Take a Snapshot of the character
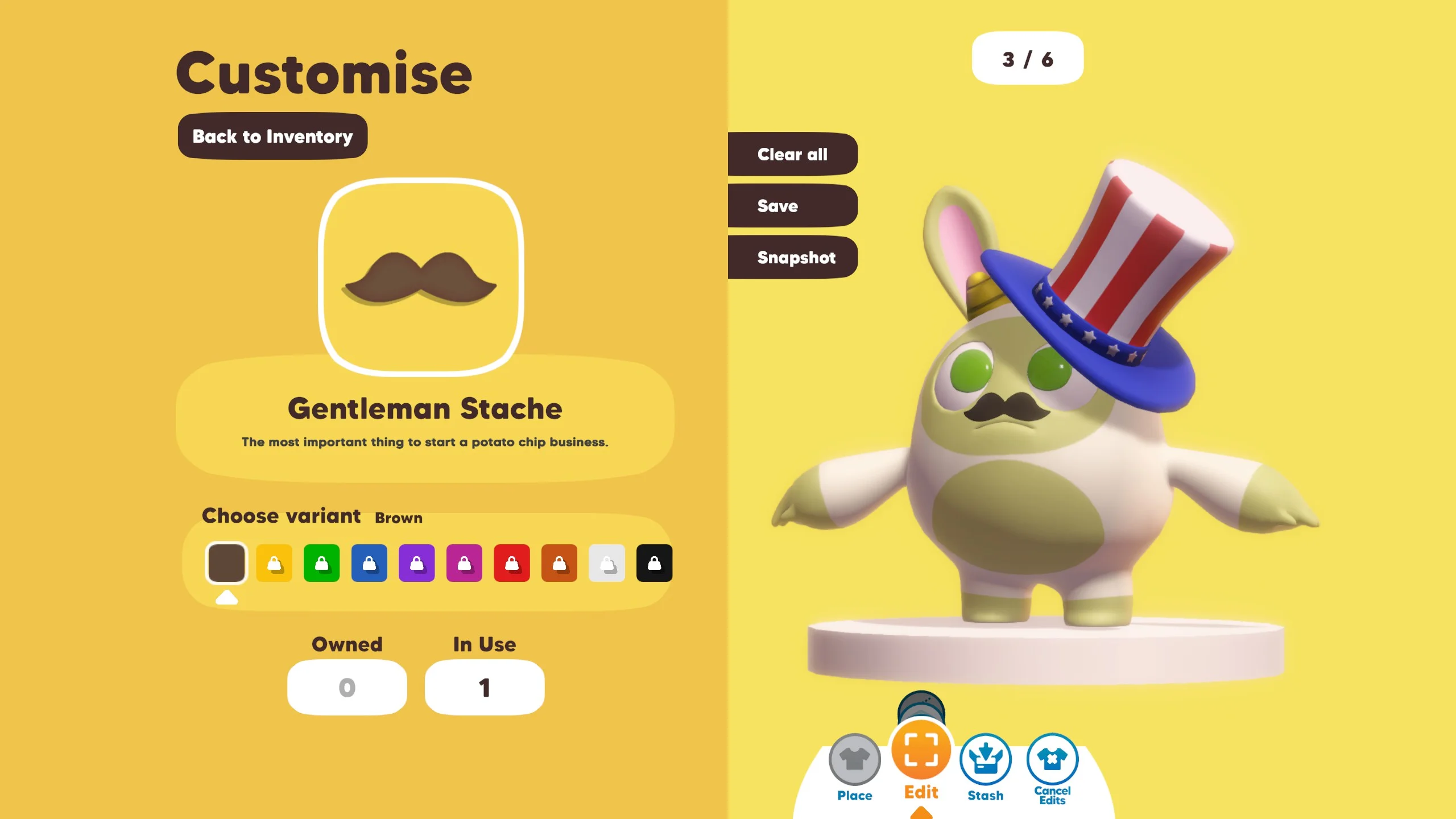 pos(792,258)
